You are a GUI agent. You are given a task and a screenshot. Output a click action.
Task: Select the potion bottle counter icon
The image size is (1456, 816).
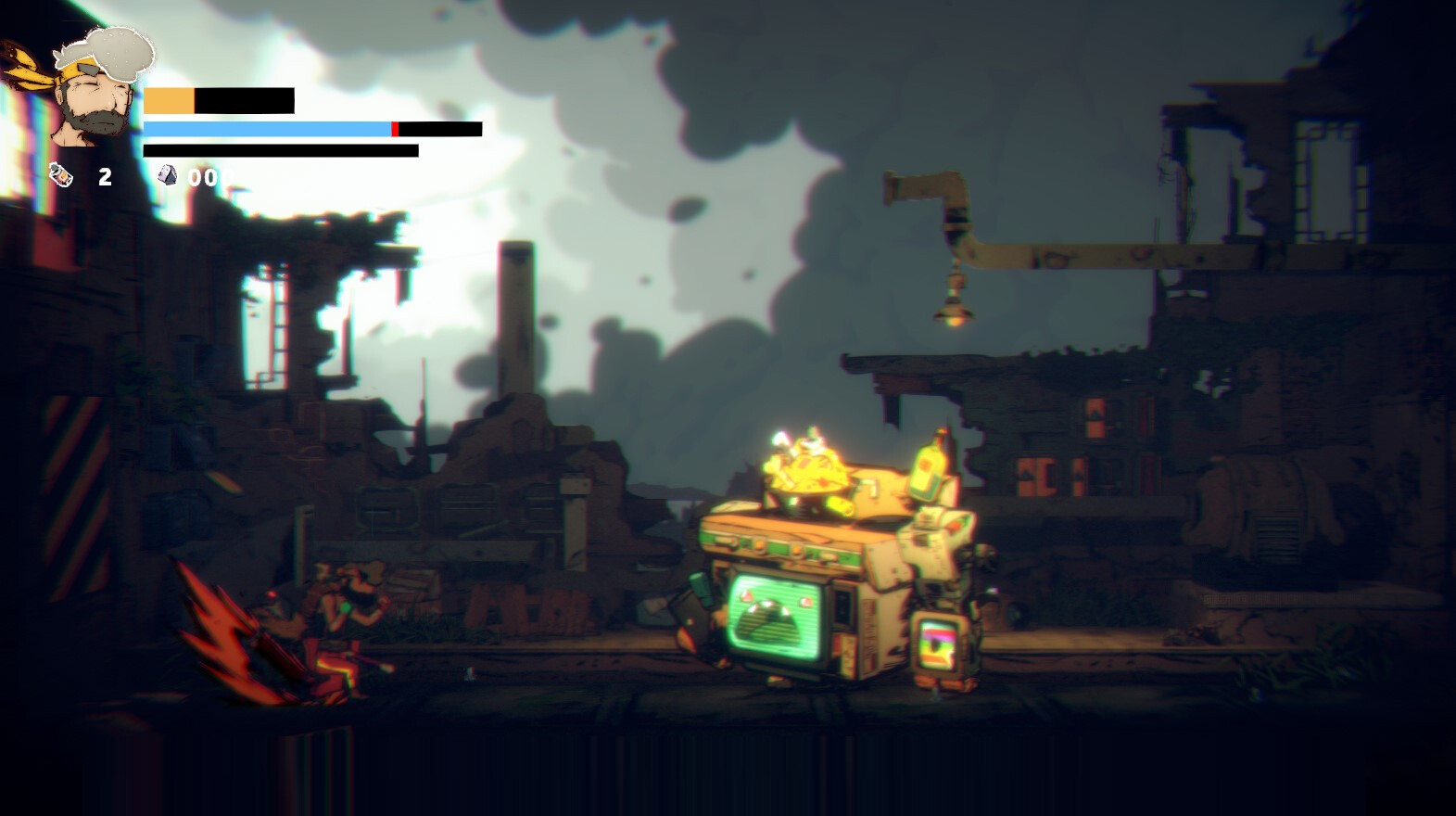click(x=61, y=174)
